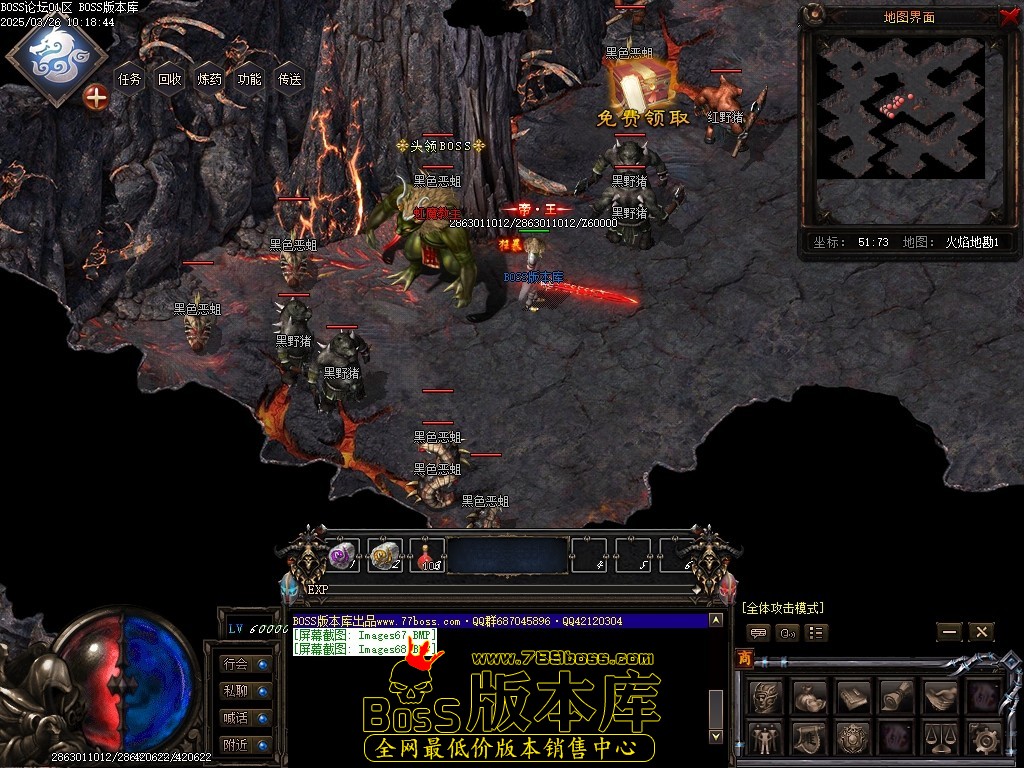Screen dimensions: 1024x768
Task: Open the helmet character equipment icon
Action: click(766, 696)
